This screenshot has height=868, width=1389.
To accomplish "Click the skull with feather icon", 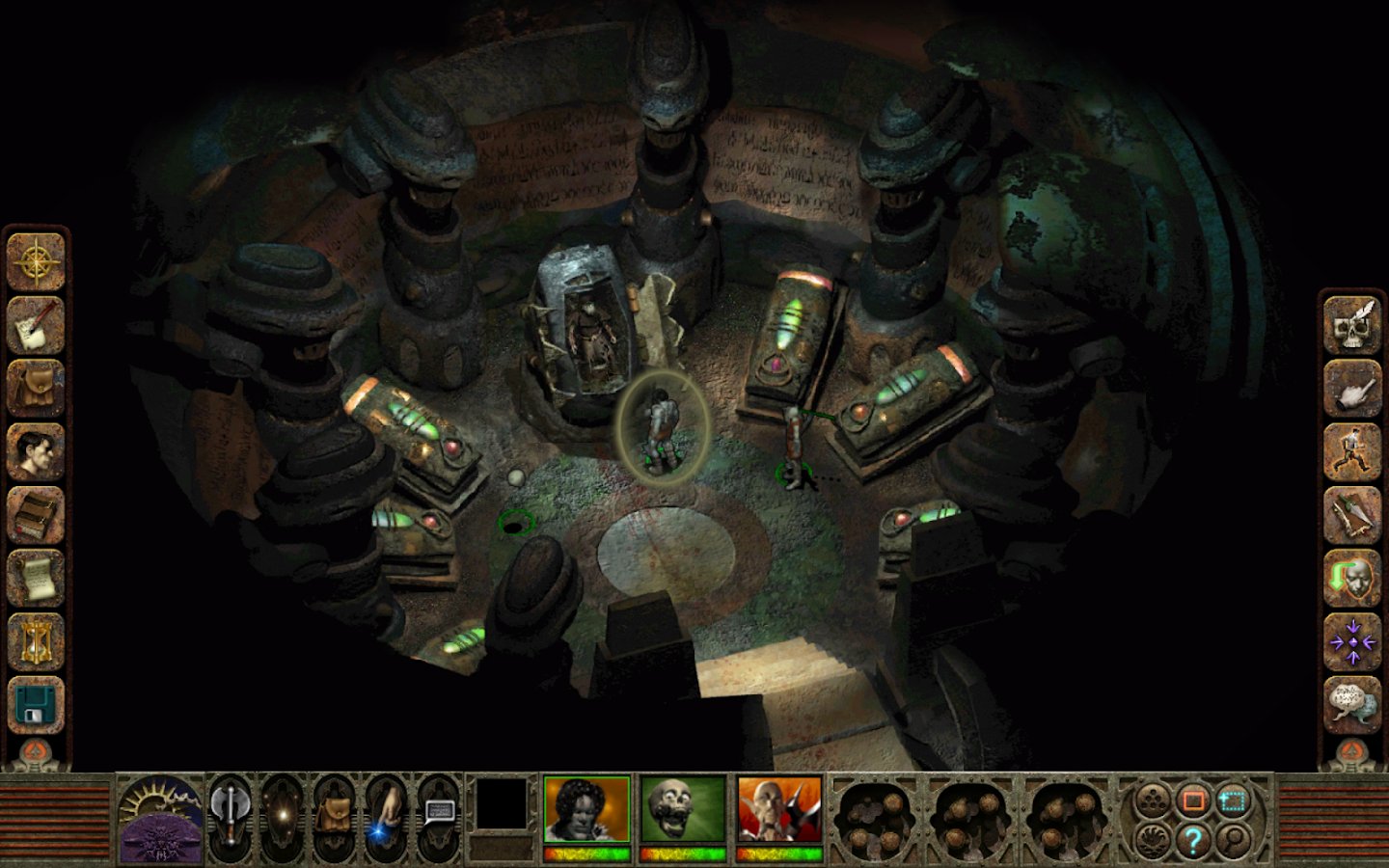I will tap(1352, 326).
